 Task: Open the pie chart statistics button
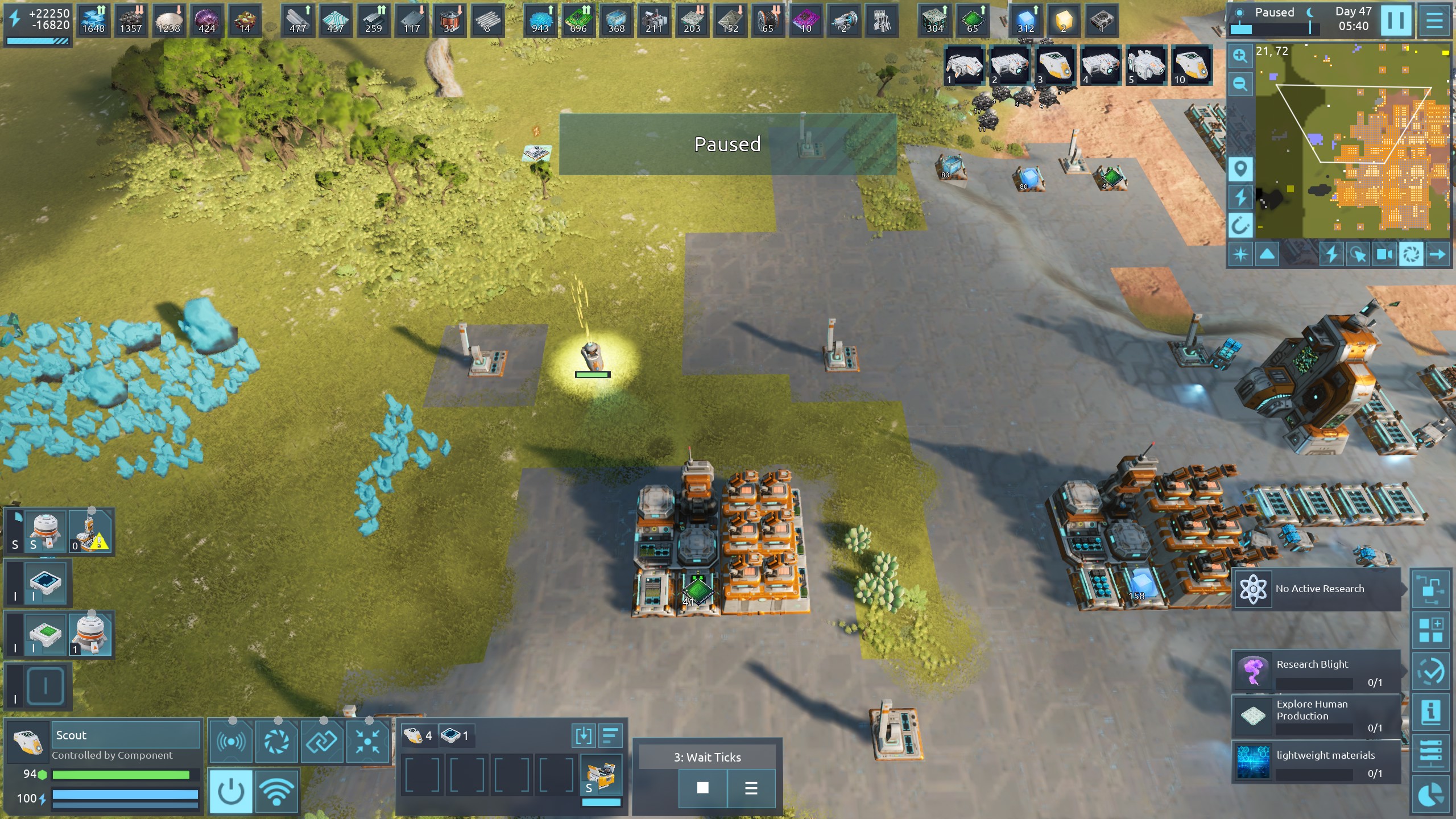(x=1430, y=795)
